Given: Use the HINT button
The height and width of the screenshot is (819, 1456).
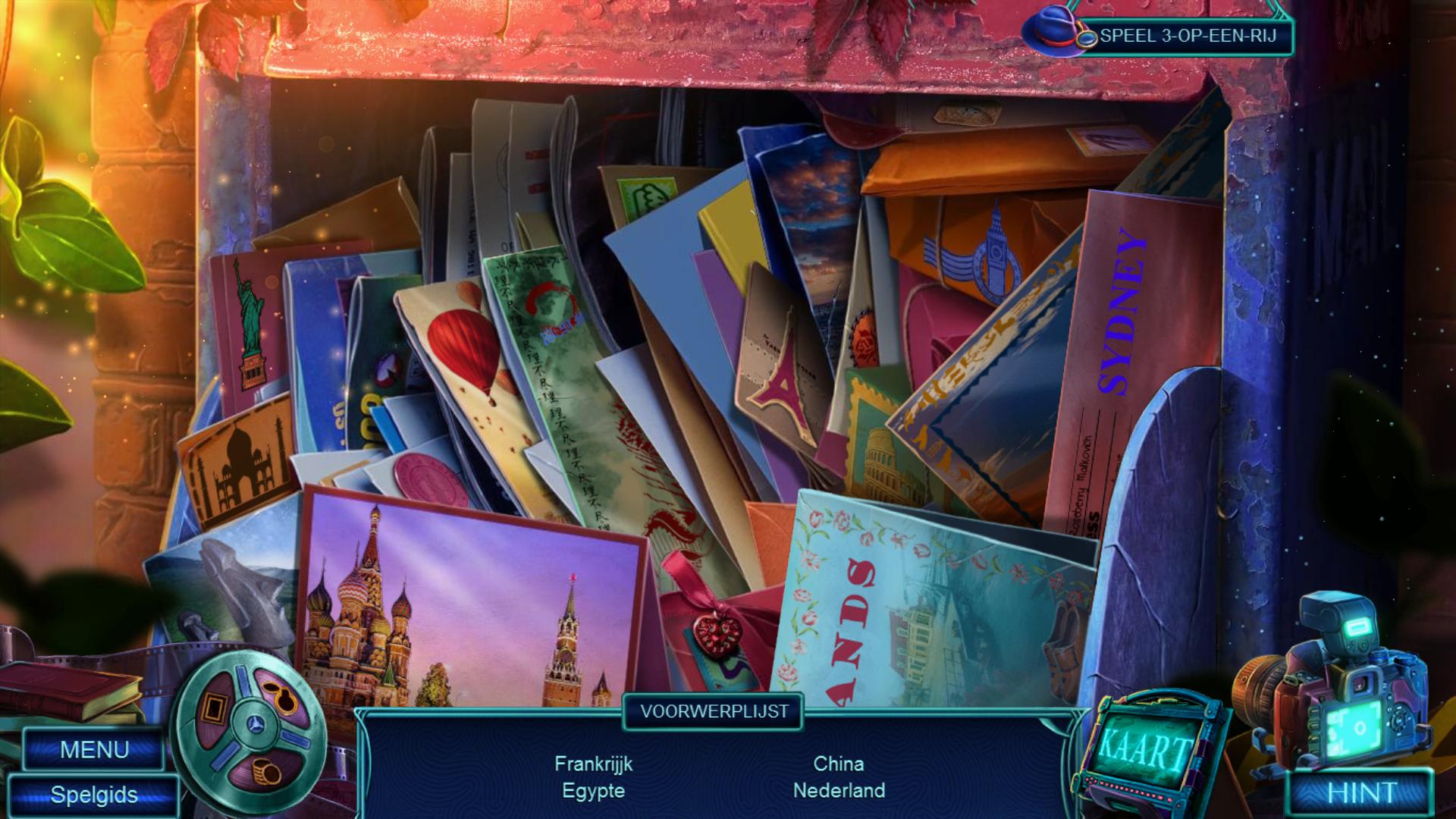Looking at the screenshot, I should [x=1362, y=793].
